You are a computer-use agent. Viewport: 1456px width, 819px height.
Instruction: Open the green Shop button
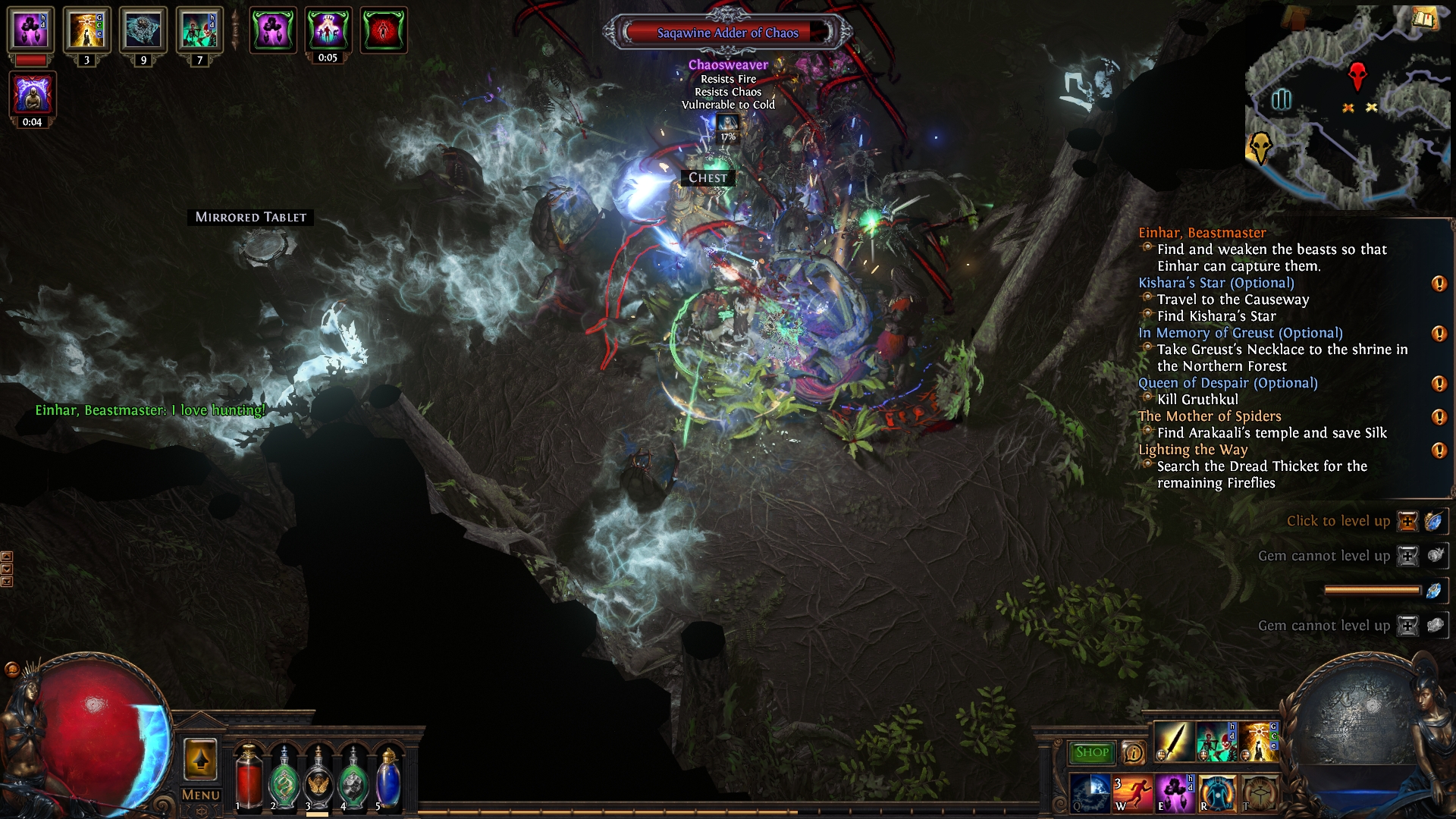point(1091,752)
